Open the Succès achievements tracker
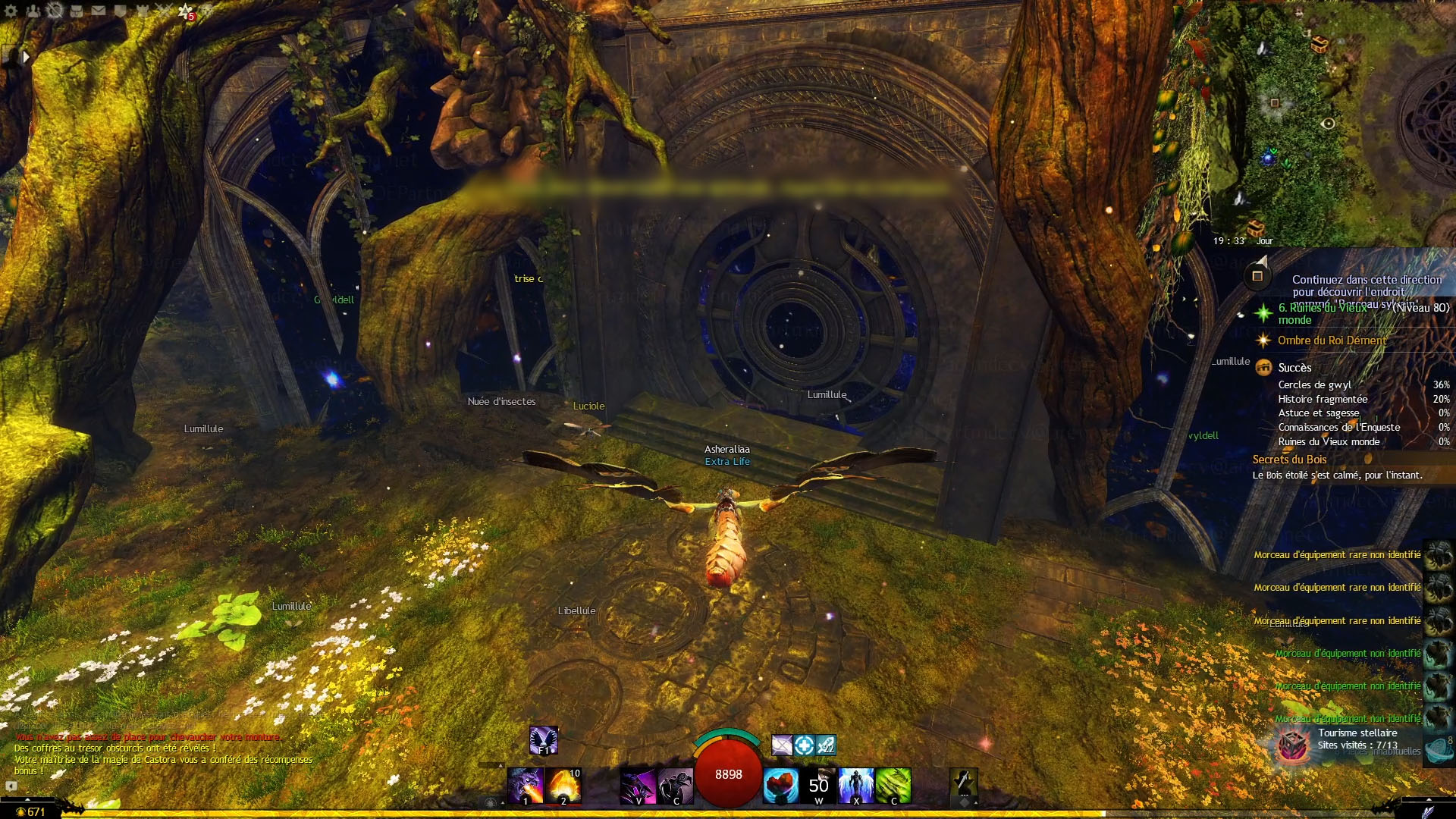Screen dimensions: 1456x819 coord(1294,368)
